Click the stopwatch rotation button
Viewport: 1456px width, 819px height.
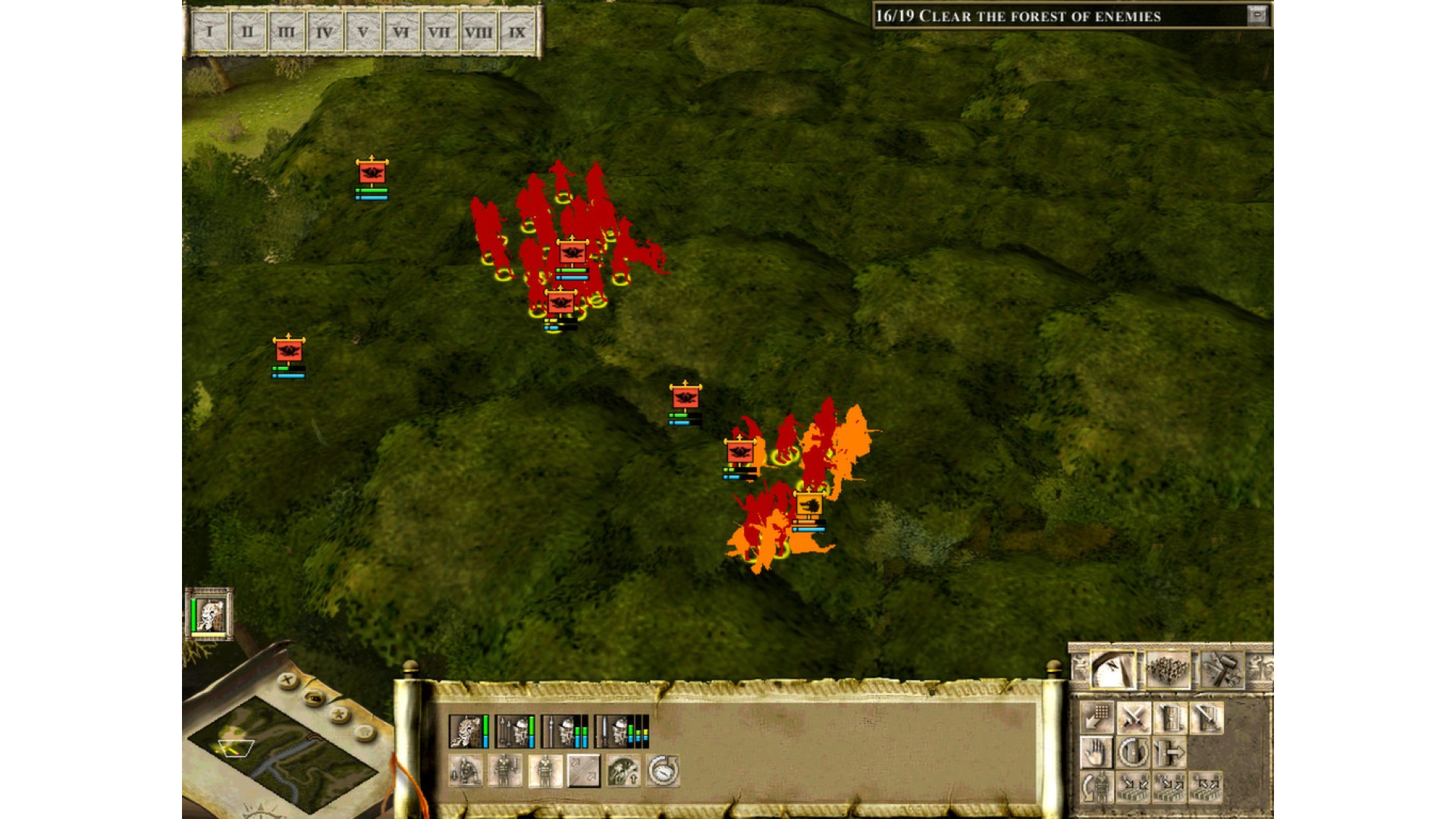[663, 771]
